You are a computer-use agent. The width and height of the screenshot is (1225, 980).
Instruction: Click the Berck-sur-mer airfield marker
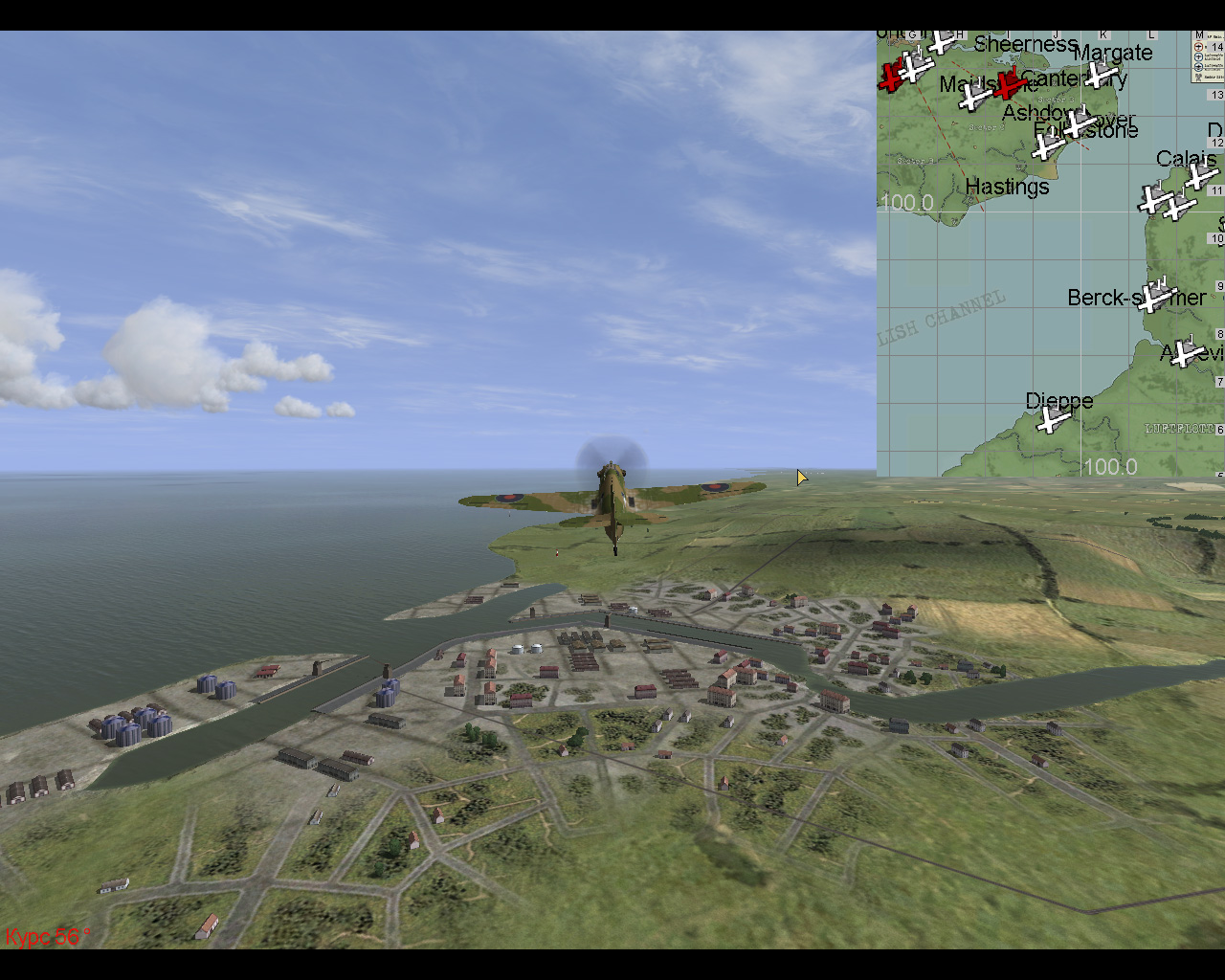(1154, 296)
